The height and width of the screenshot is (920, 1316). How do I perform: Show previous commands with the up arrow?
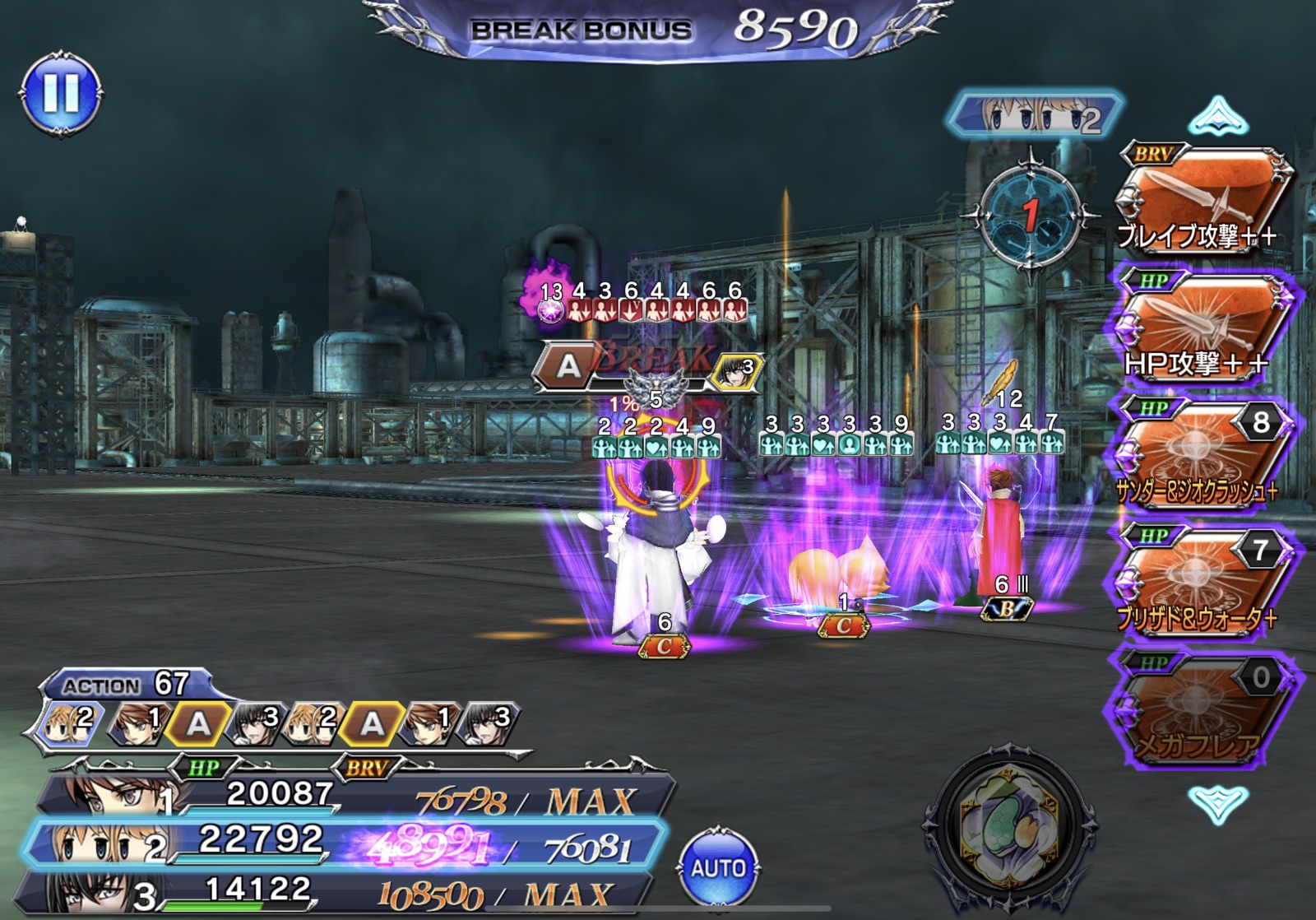coord(1218,116)
